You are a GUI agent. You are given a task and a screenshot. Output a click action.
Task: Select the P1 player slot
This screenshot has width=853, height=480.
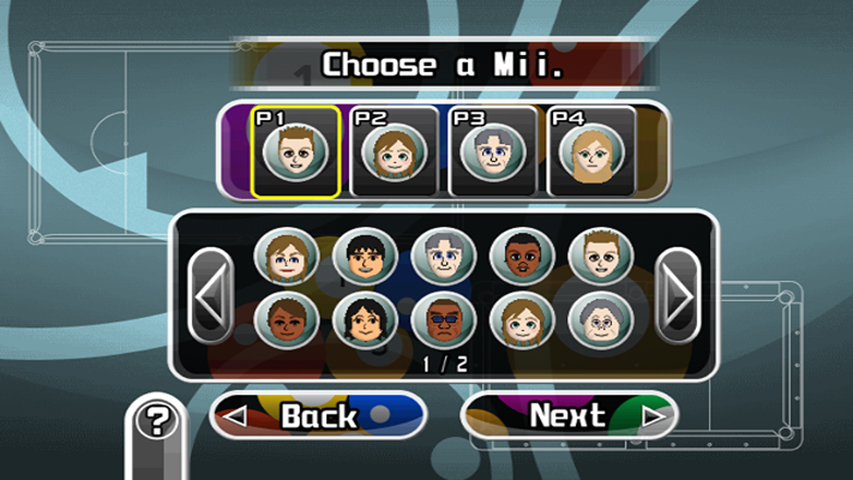coord(295,152)
